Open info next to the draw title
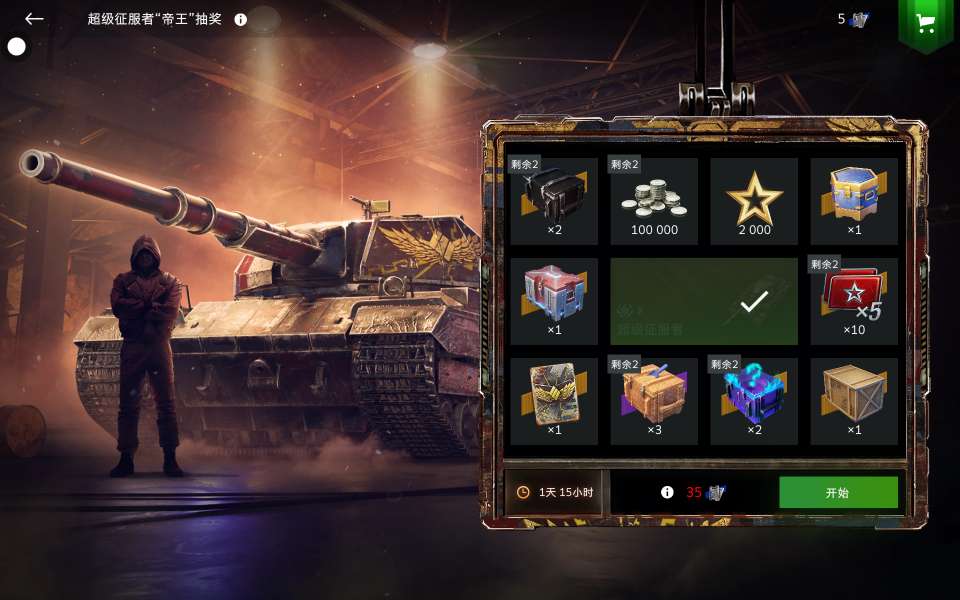The image size is (960, 600). pos(241,19)
